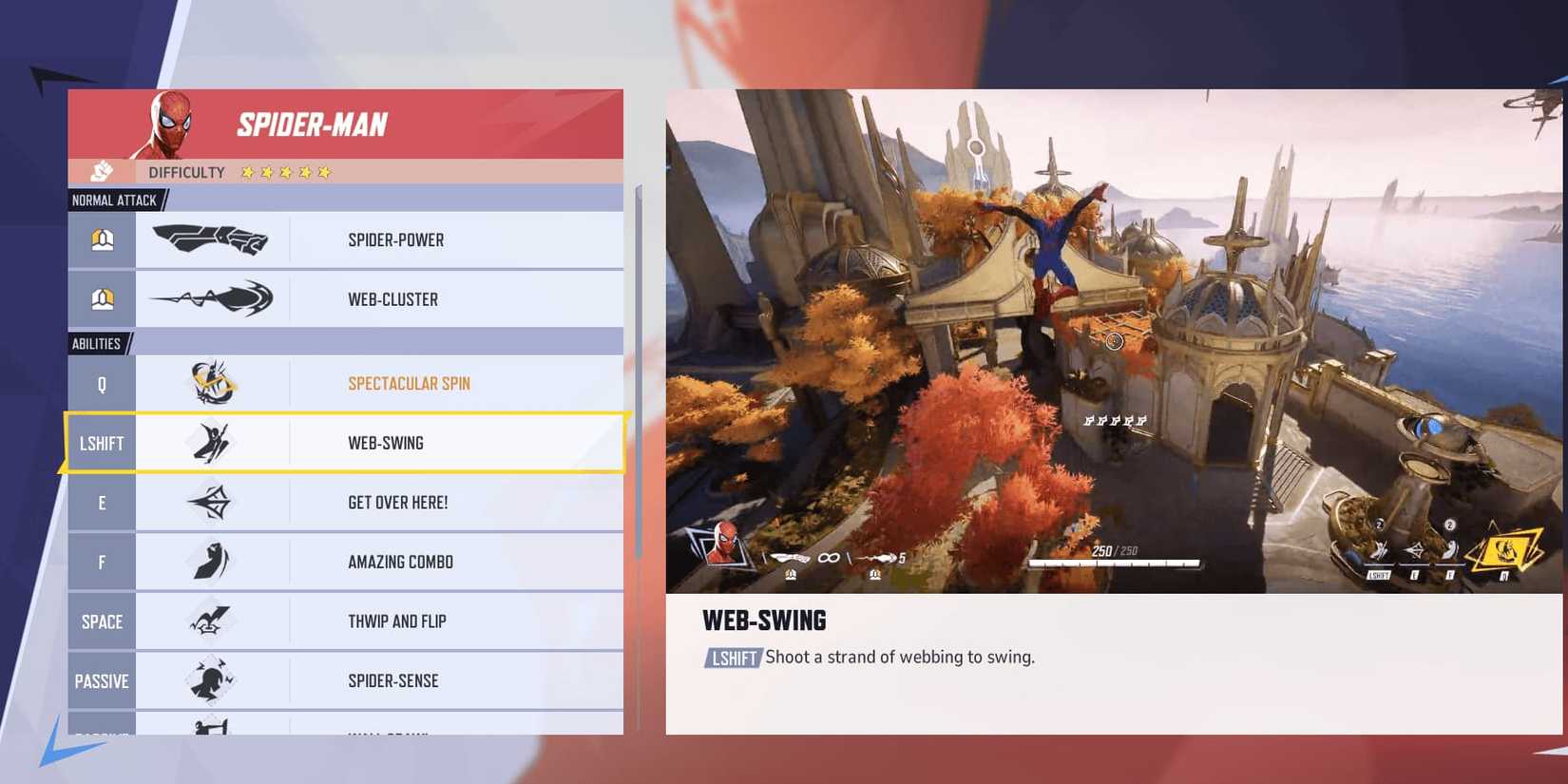Viewport: 1568px width, 784px height.
Task: Toggle the Q ability keybind slot
Action: coord(101,384)
